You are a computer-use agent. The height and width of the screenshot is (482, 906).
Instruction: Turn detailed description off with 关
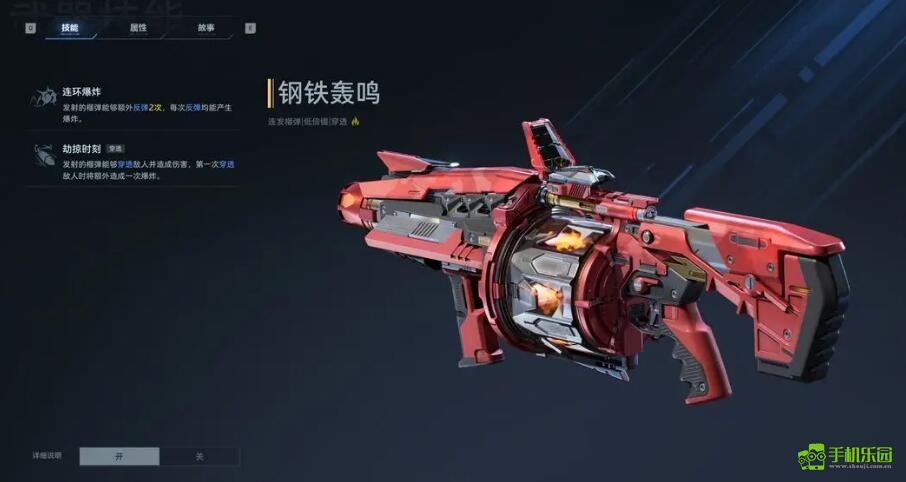(x=199, y=456)
